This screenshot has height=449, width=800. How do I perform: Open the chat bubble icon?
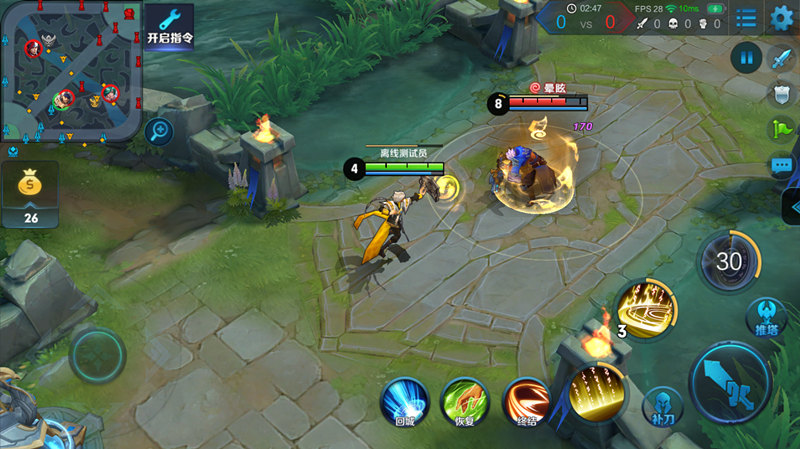pyautogui.click(x=781, y=165)
